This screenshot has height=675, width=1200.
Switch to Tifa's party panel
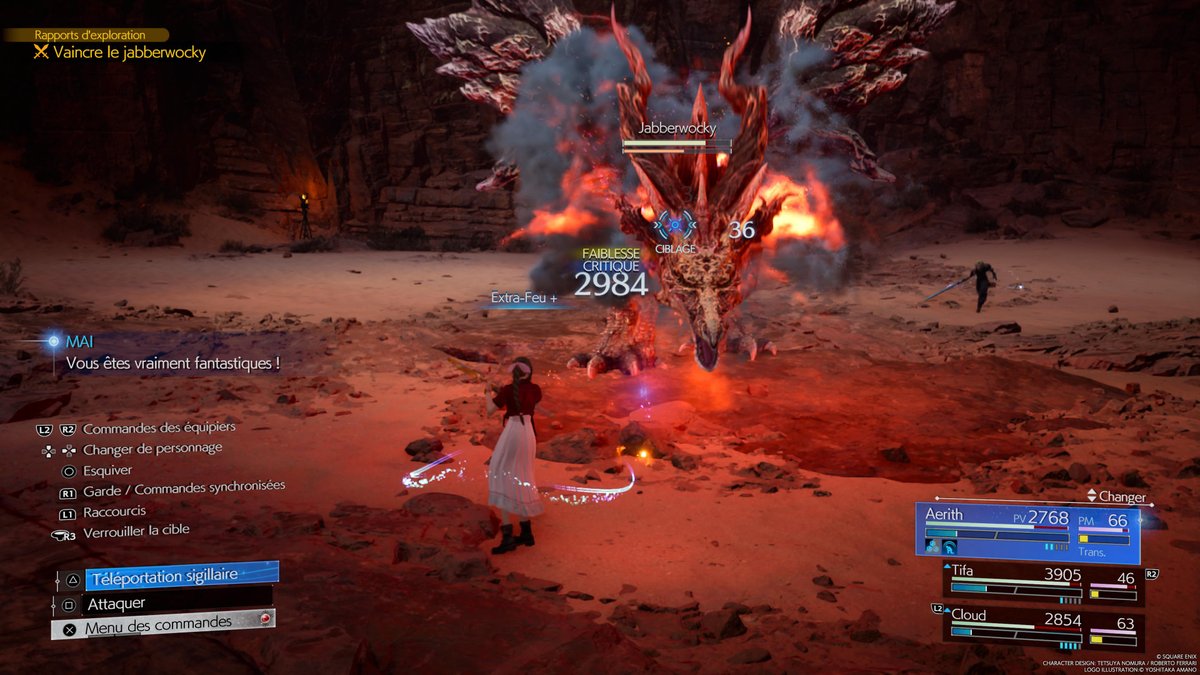[1042, 584]
